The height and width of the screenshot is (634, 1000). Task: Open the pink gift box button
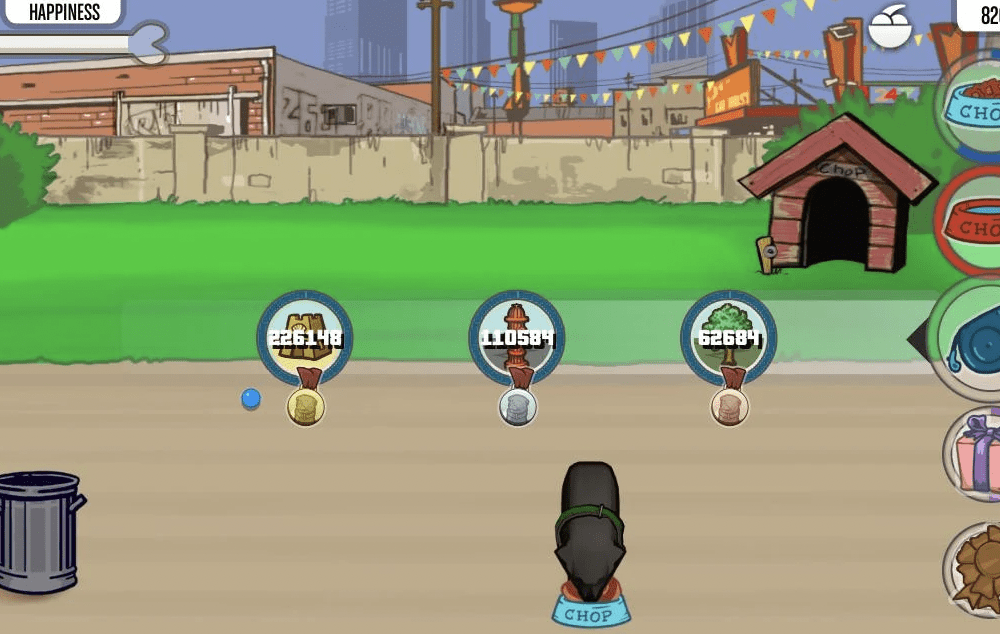[975, 455]
